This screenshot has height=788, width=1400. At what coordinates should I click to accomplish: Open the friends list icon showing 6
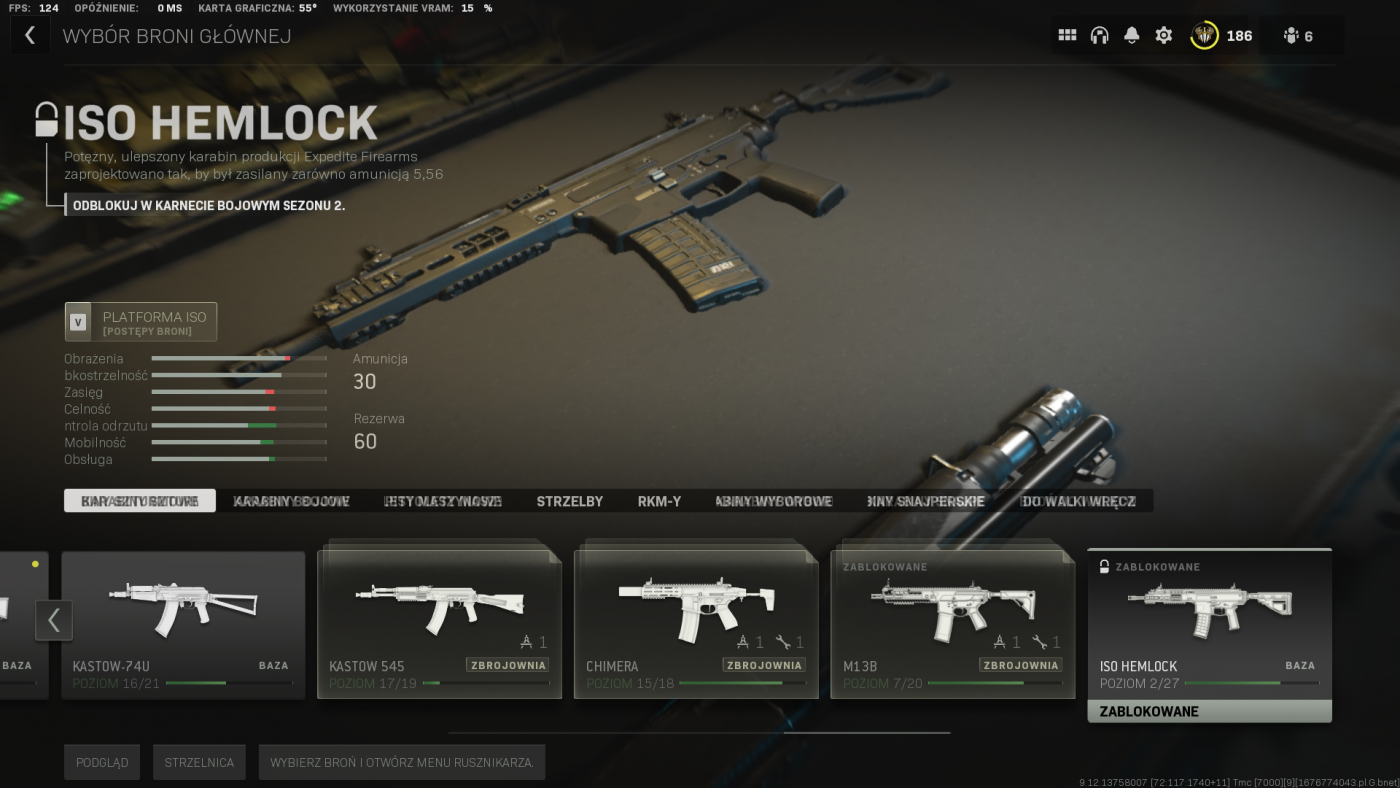[1298, 36]
